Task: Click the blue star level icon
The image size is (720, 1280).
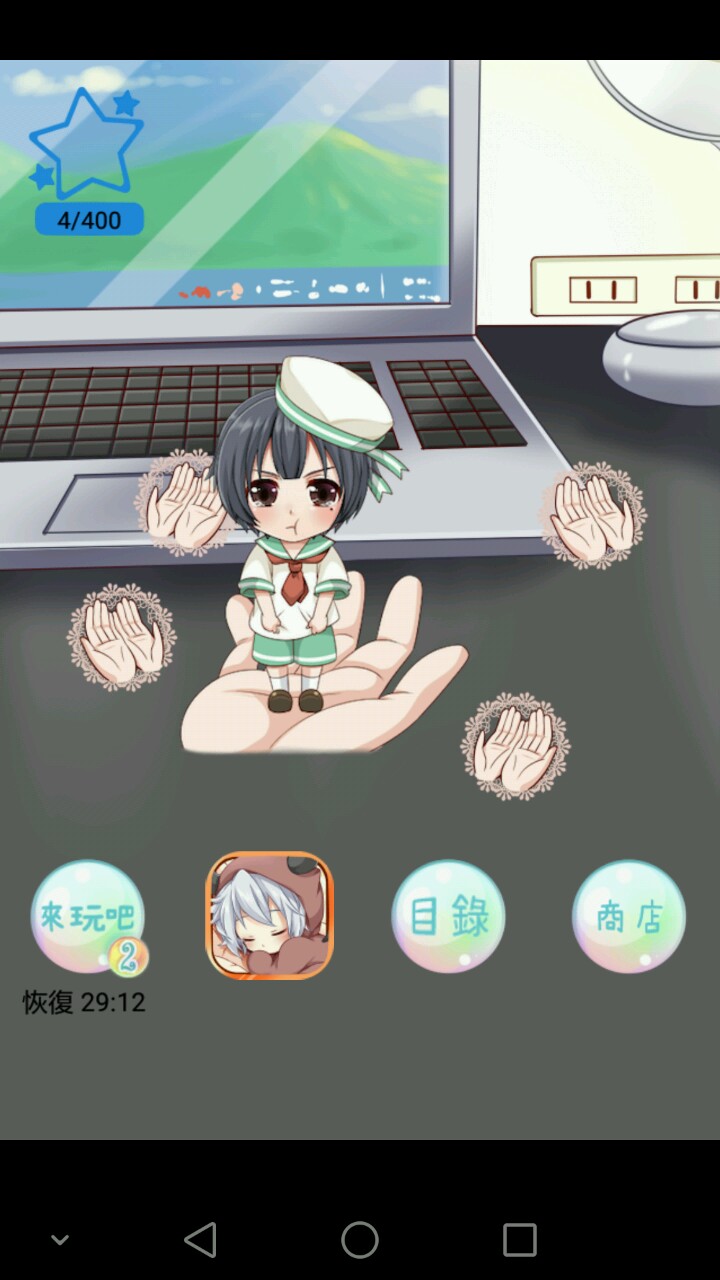Action: tap(87, 145)
